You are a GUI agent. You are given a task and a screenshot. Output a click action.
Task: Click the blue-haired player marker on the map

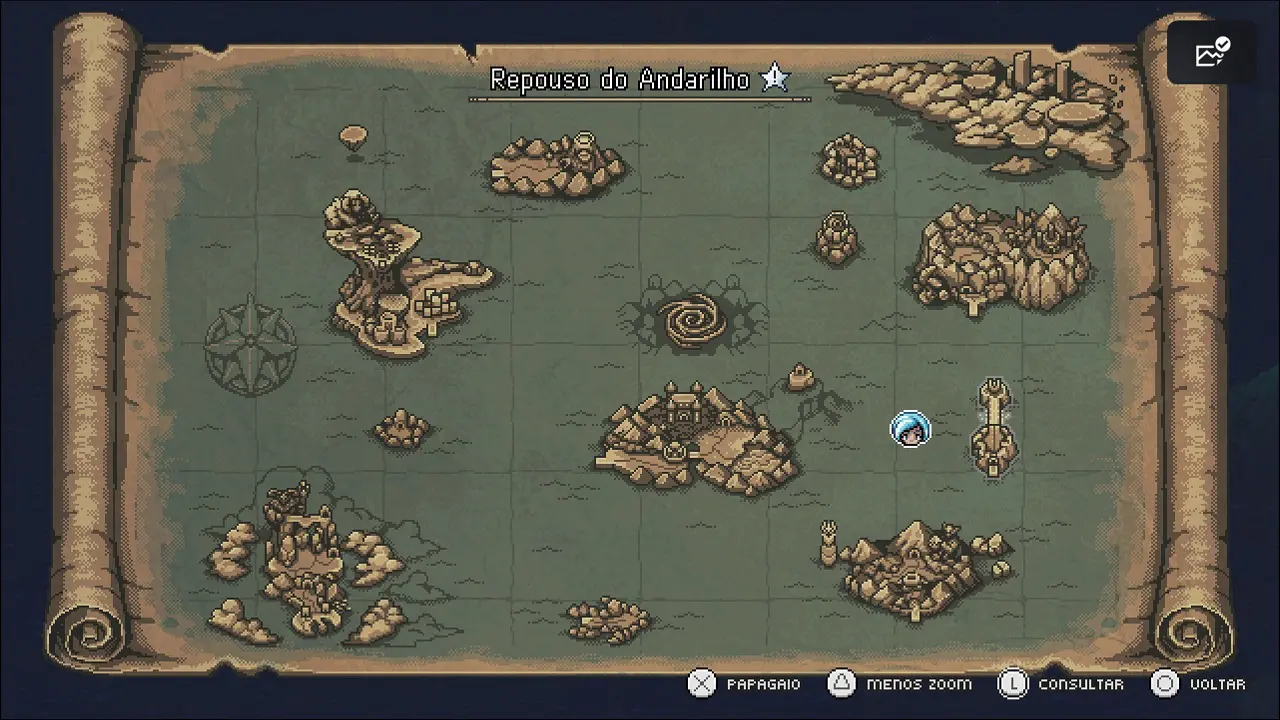pyautogui.click(x=910, y=429)
